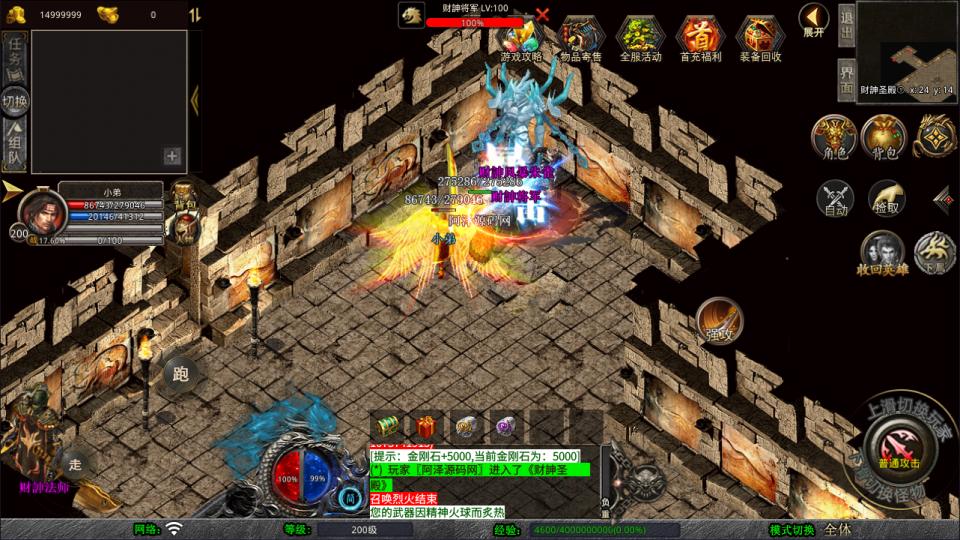
Task: Toggle the 展开 expand arrow button
Action: (813, 19)
